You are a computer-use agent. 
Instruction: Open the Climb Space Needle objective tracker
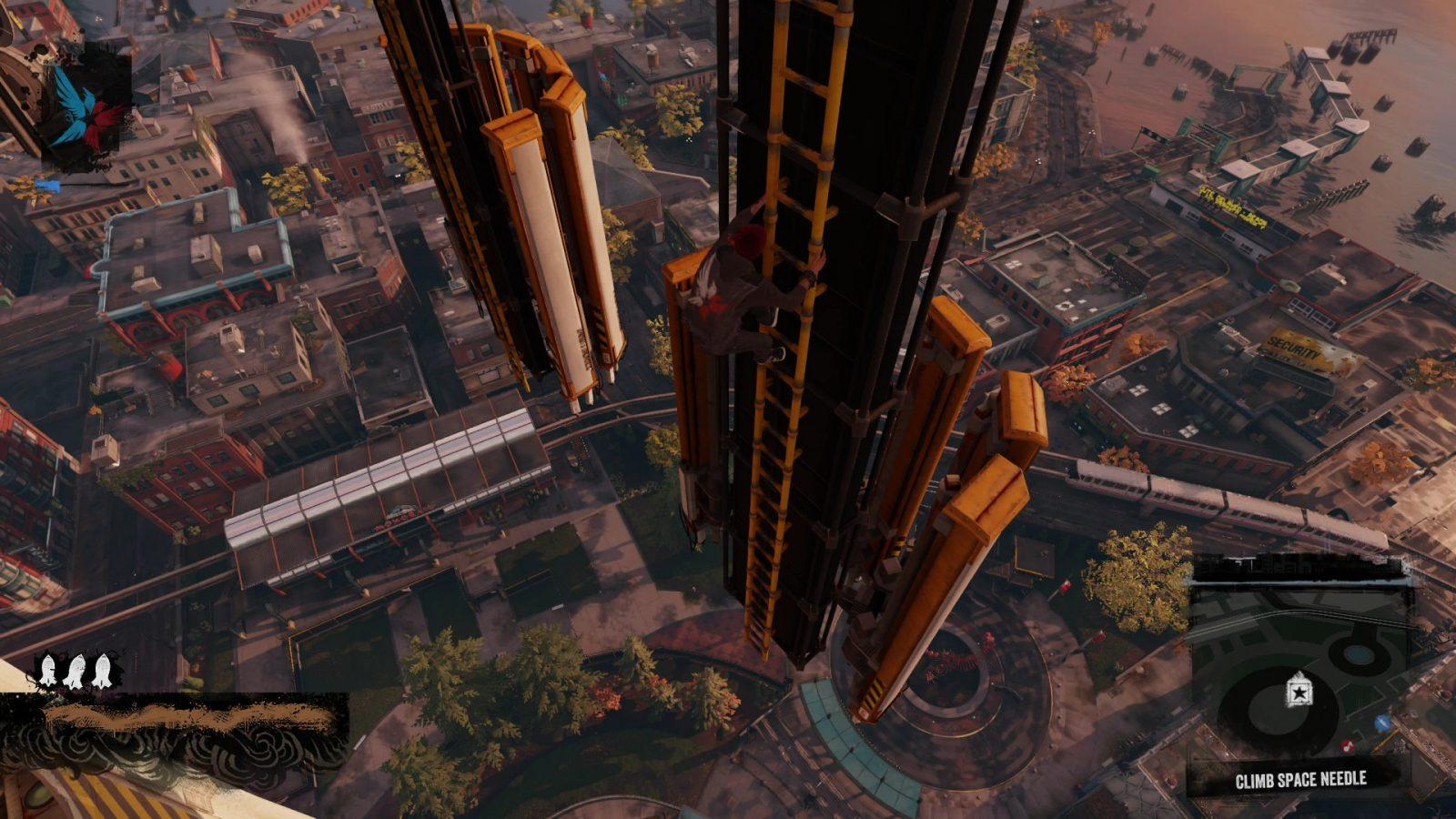click(x=1300, y=780)
